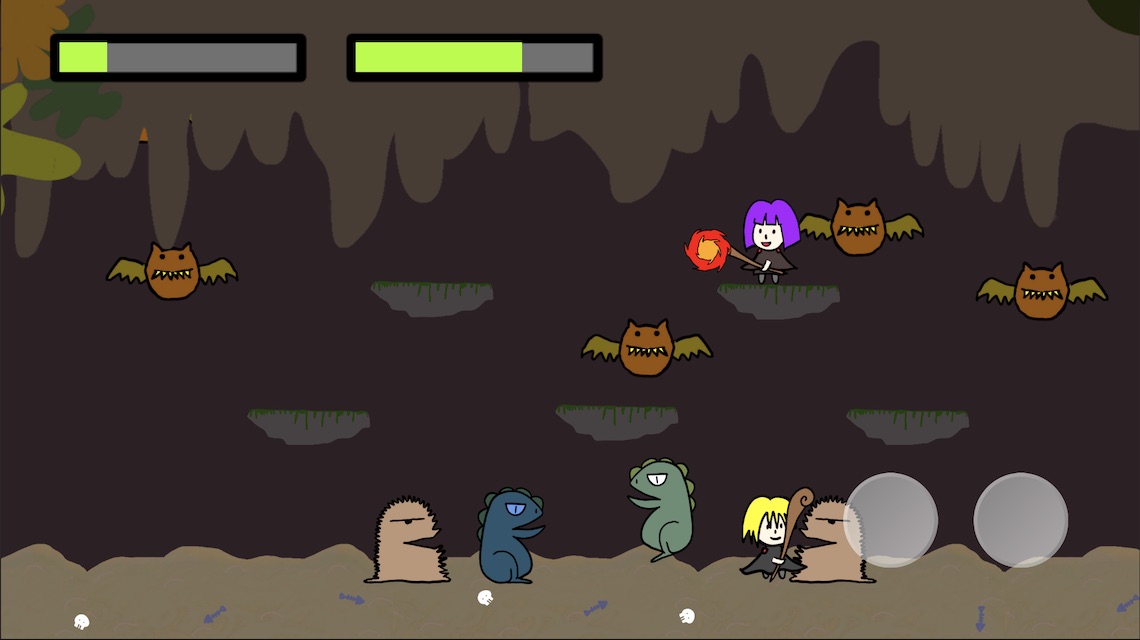The image size is (1140, 640).
Task: Tap the round button overlapping the spiky brown creature
Action: [890, 520]
